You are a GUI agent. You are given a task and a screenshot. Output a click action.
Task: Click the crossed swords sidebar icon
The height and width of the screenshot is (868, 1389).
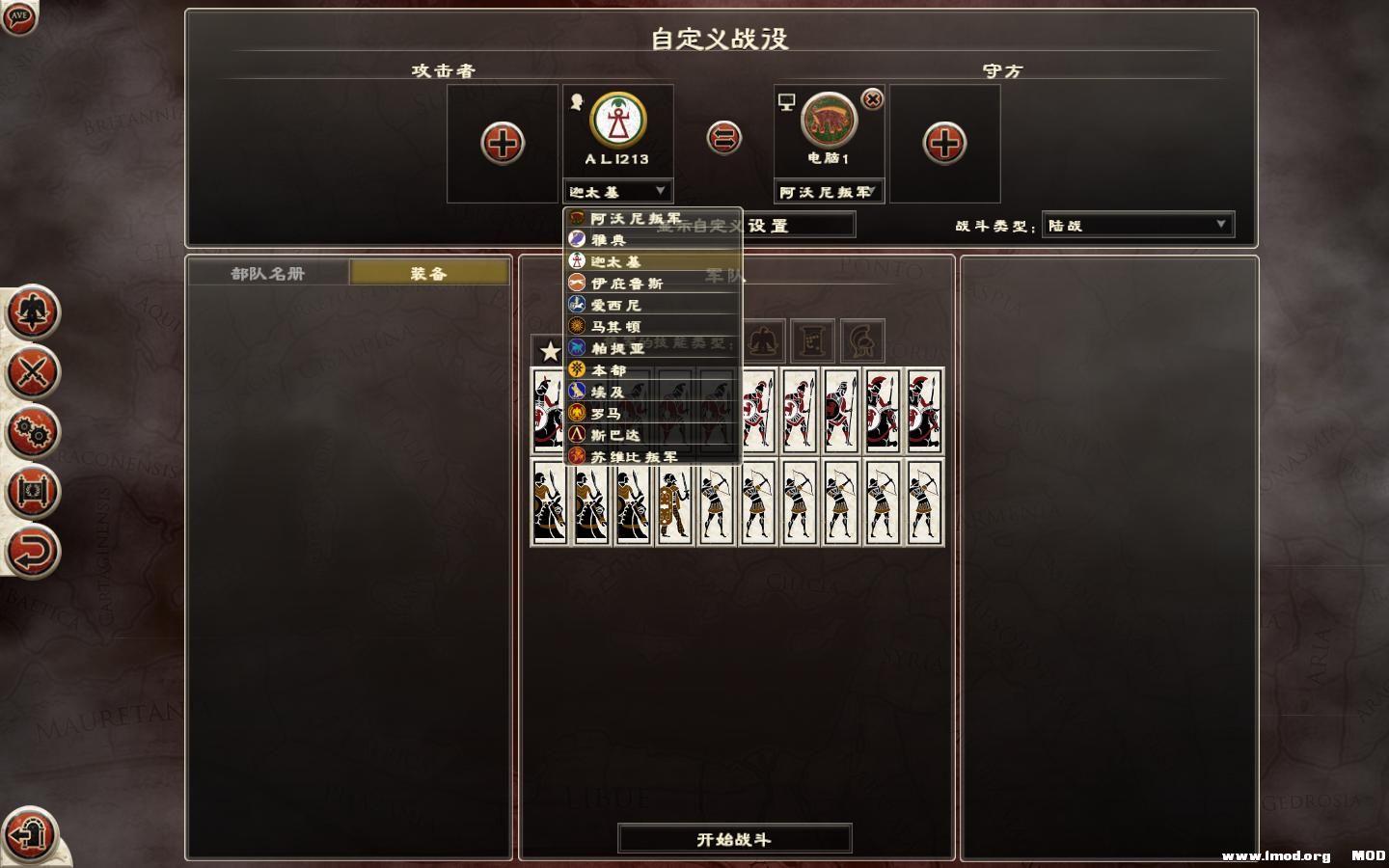(34, 373)
